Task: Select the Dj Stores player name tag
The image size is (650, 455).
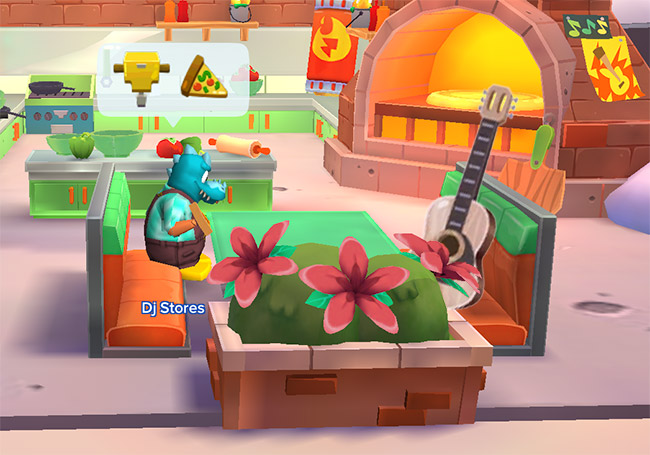Action: tap(173, 308)
